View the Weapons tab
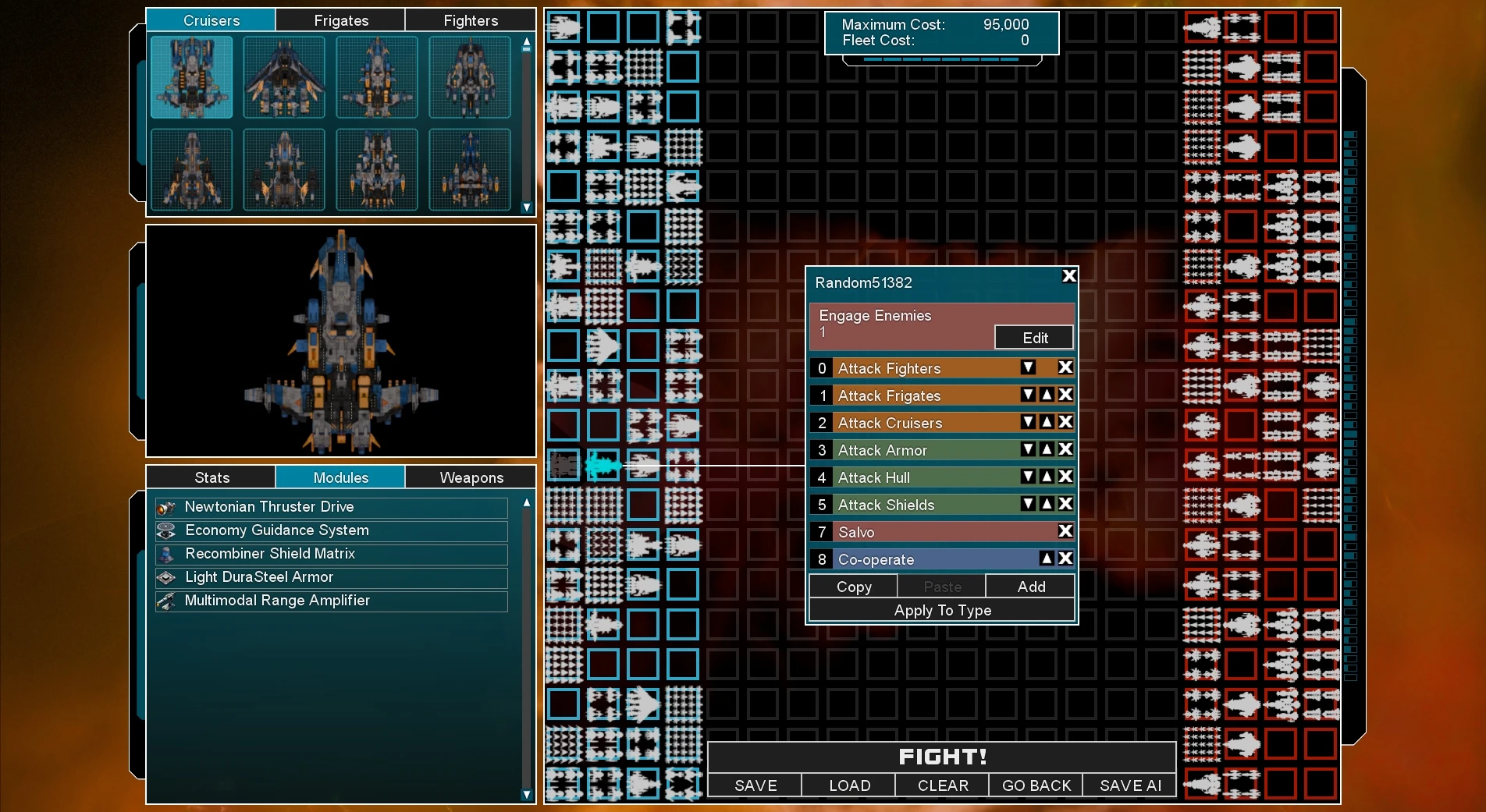The image size is (1486, 812). (471, 477)
